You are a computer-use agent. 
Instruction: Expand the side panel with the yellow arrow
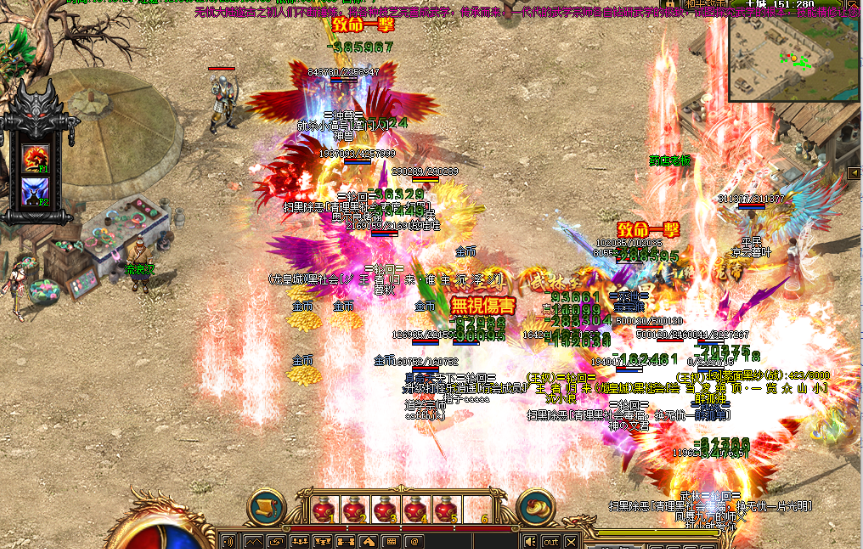[853, 174]
